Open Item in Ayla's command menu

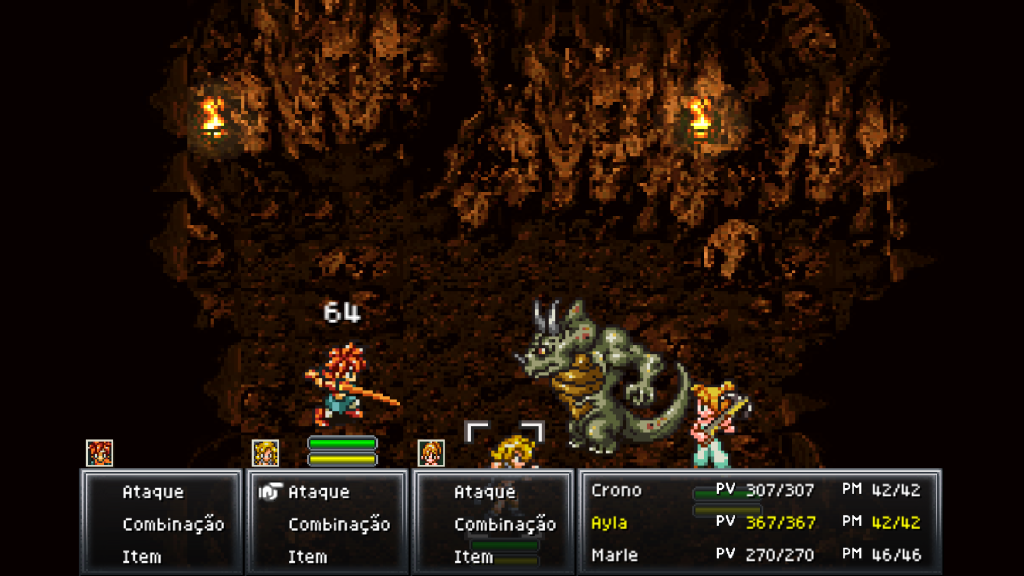[x=307, y=556]
